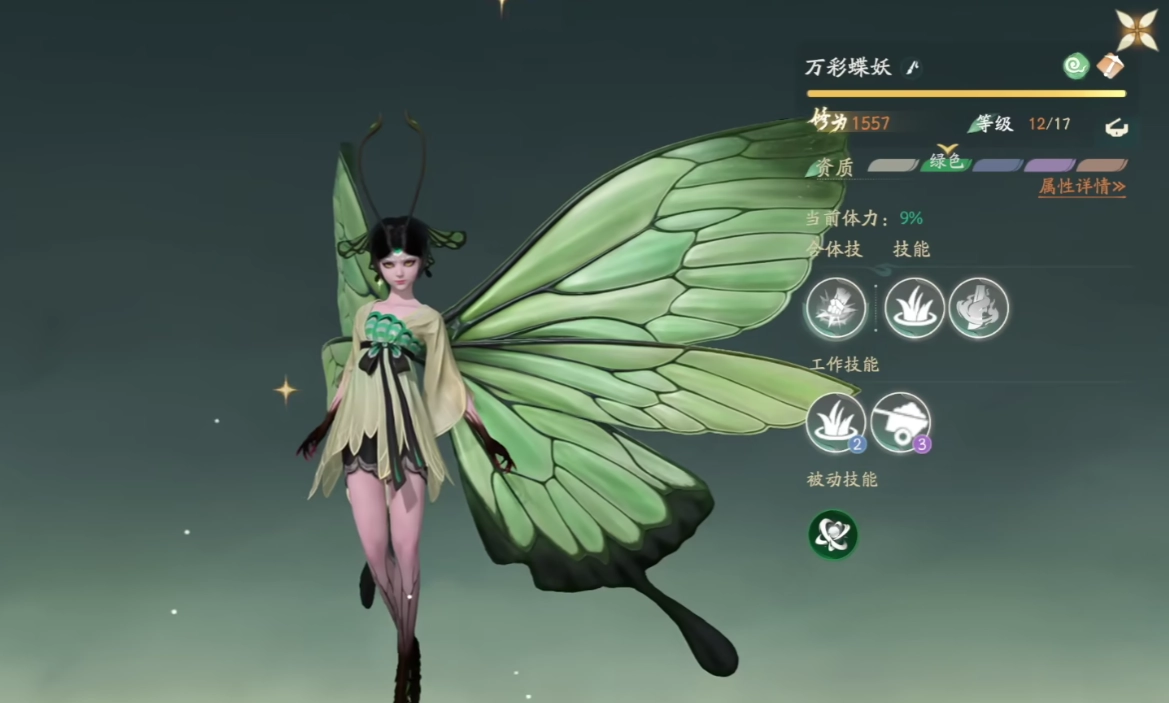The image size is (1169, 703).
Task: View the green passive skill icon
Action: (x=833, y=535)
